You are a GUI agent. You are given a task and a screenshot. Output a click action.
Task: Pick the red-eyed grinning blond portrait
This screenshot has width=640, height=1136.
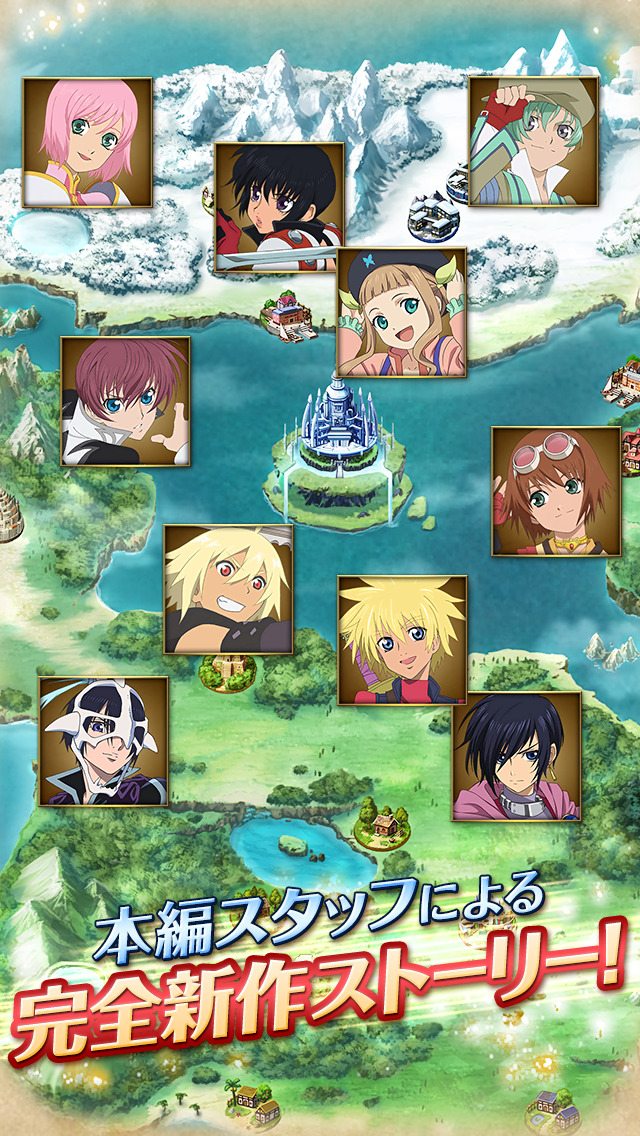pos(228,589)
